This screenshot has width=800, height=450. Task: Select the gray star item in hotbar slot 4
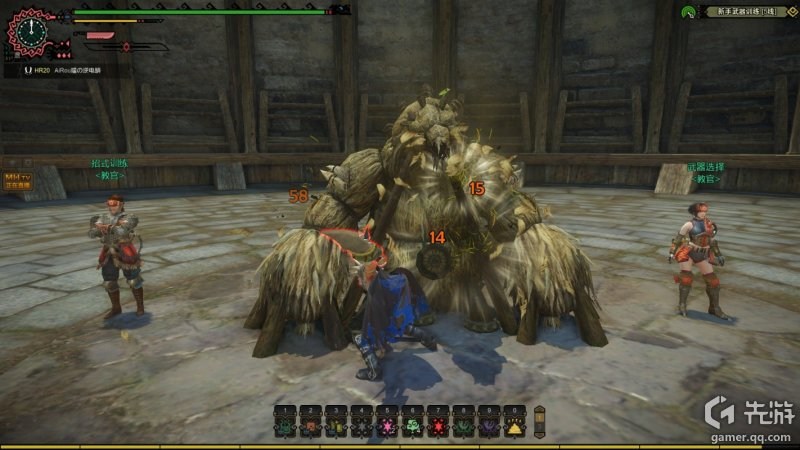tap(361, 426)
